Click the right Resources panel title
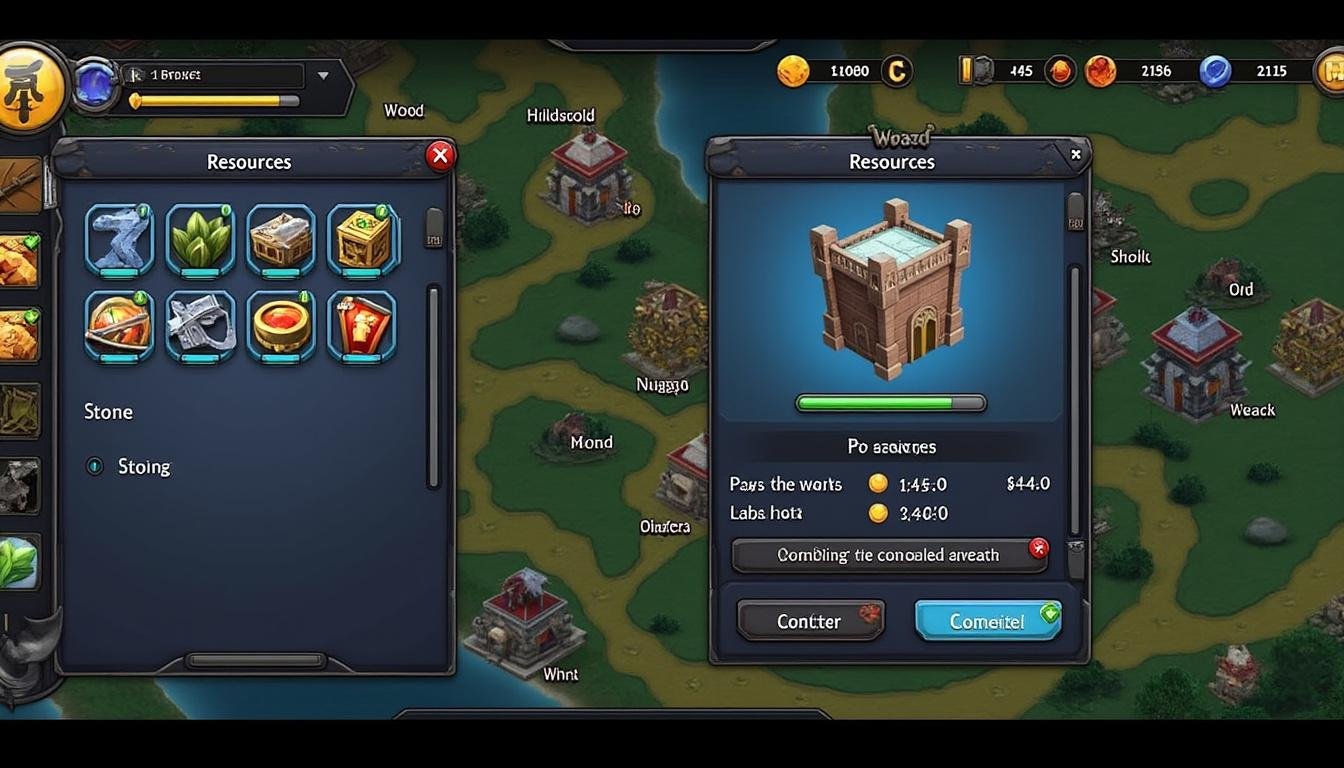This screenshot has height=768, width=1344. point(891,161)
